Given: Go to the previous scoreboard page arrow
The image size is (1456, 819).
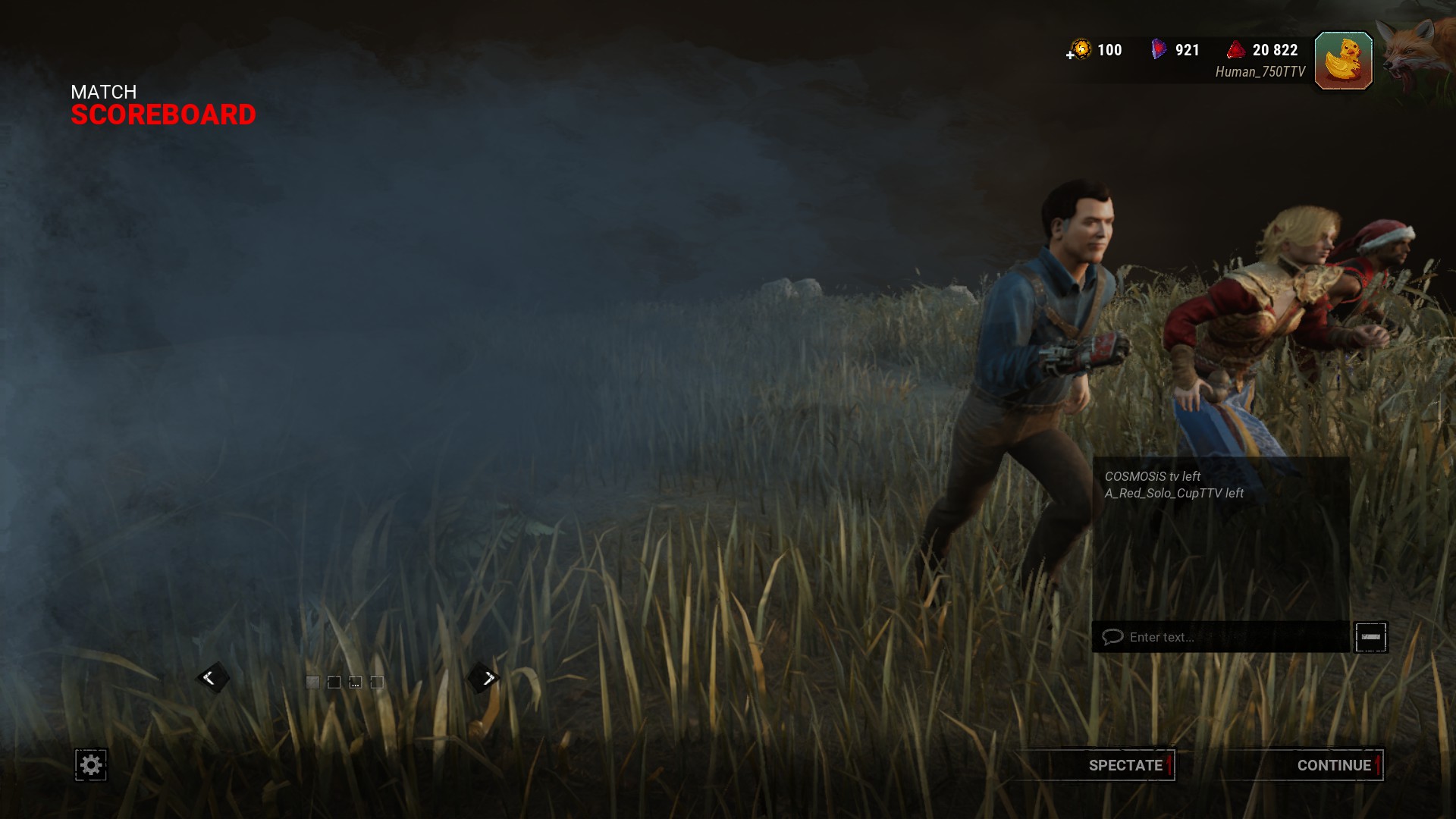Looking at the screenshot, I should pos(211,678).
